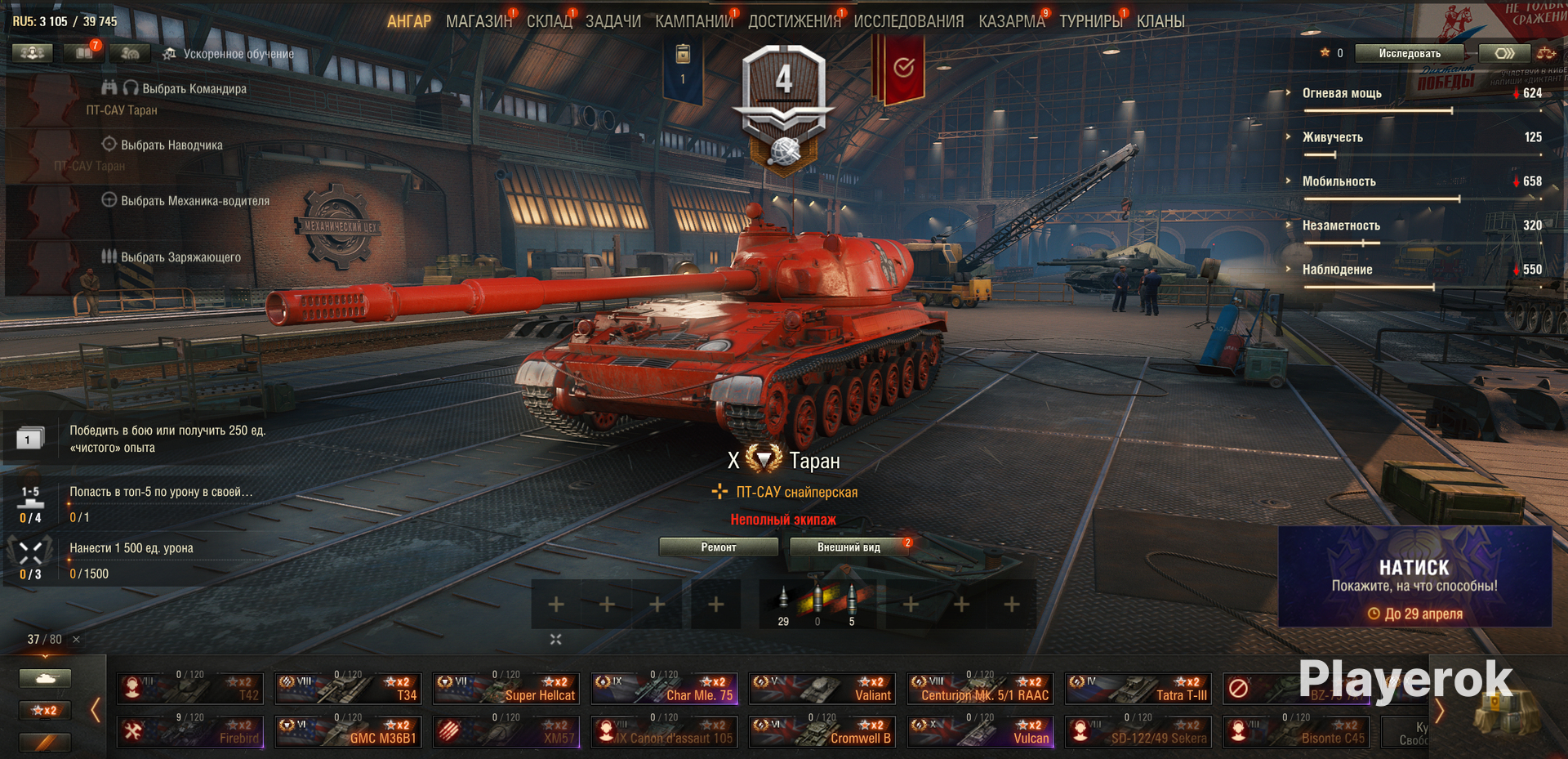Open the МАГАЗИН shop tab

pos(478,21)
